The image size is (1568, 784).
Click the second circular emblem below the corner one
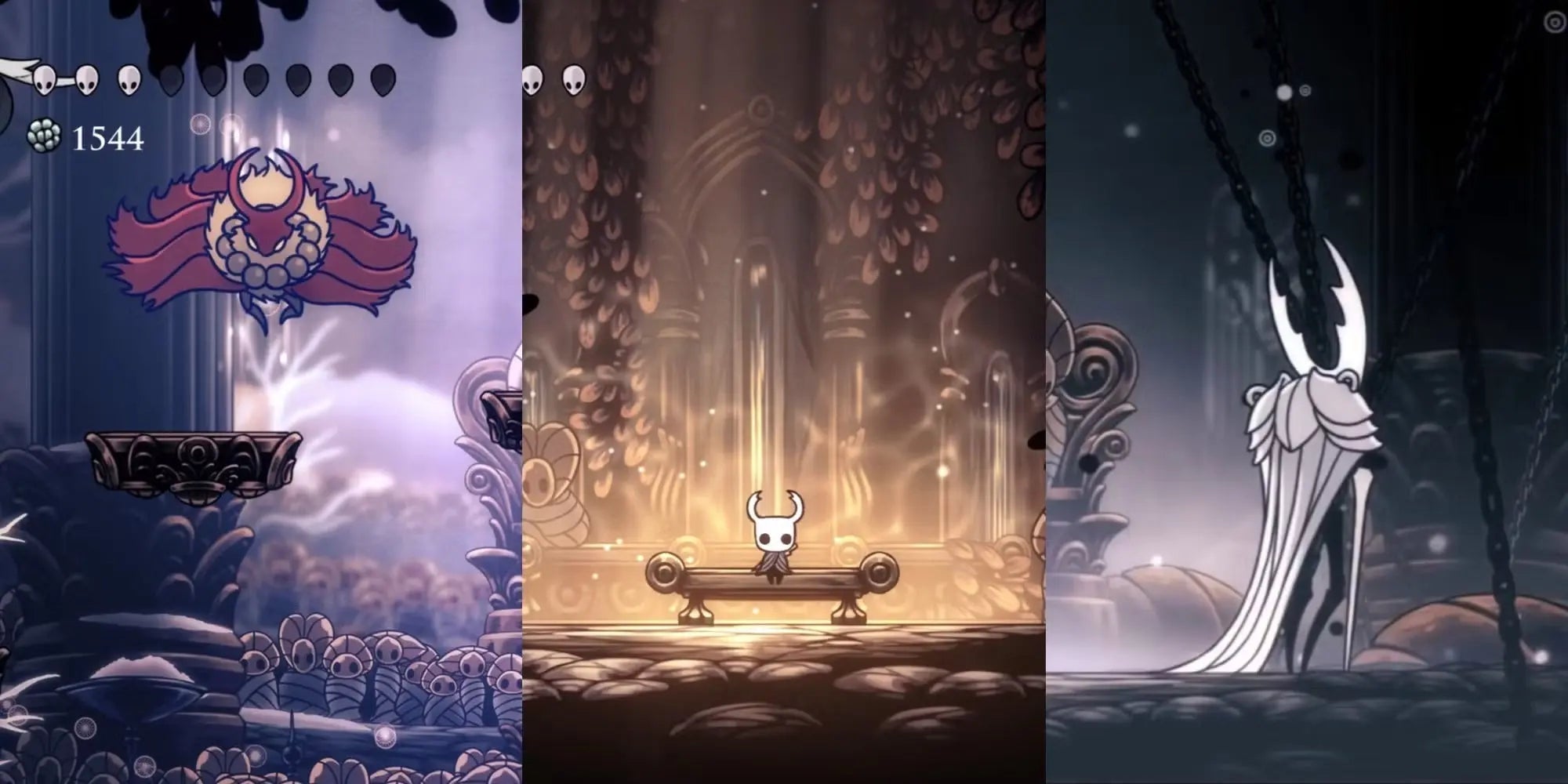tap(1305, 90)
